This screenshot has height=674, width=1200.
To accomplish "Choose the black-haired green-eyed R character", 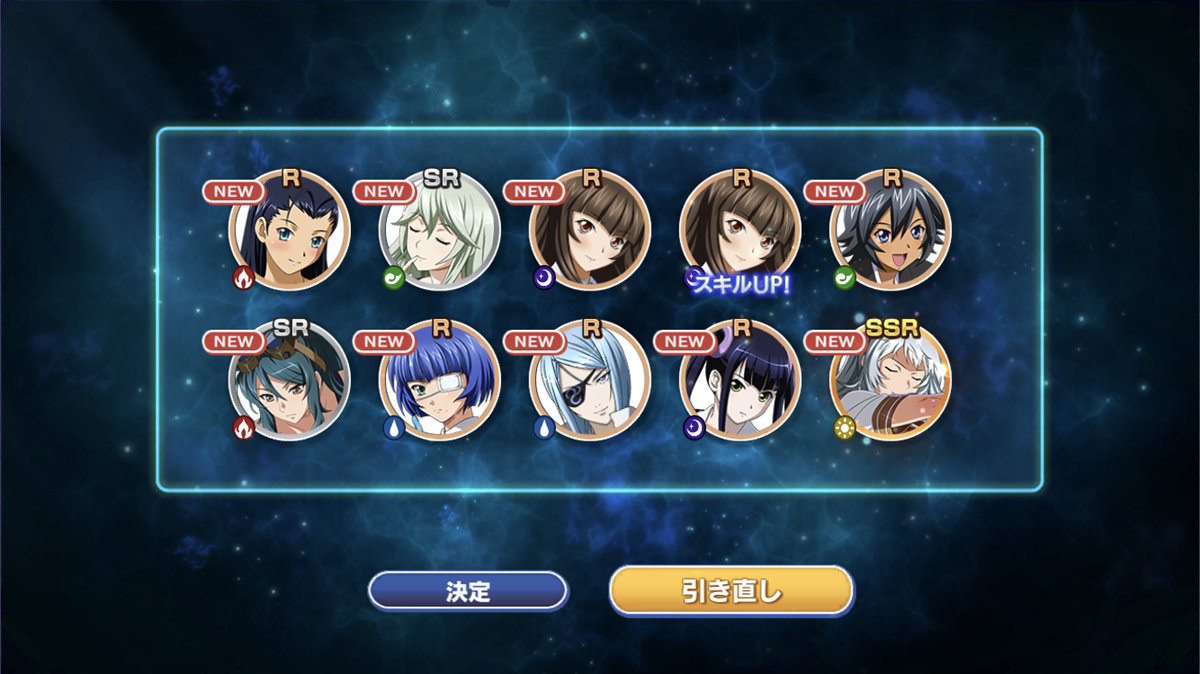I will (740, 381).
